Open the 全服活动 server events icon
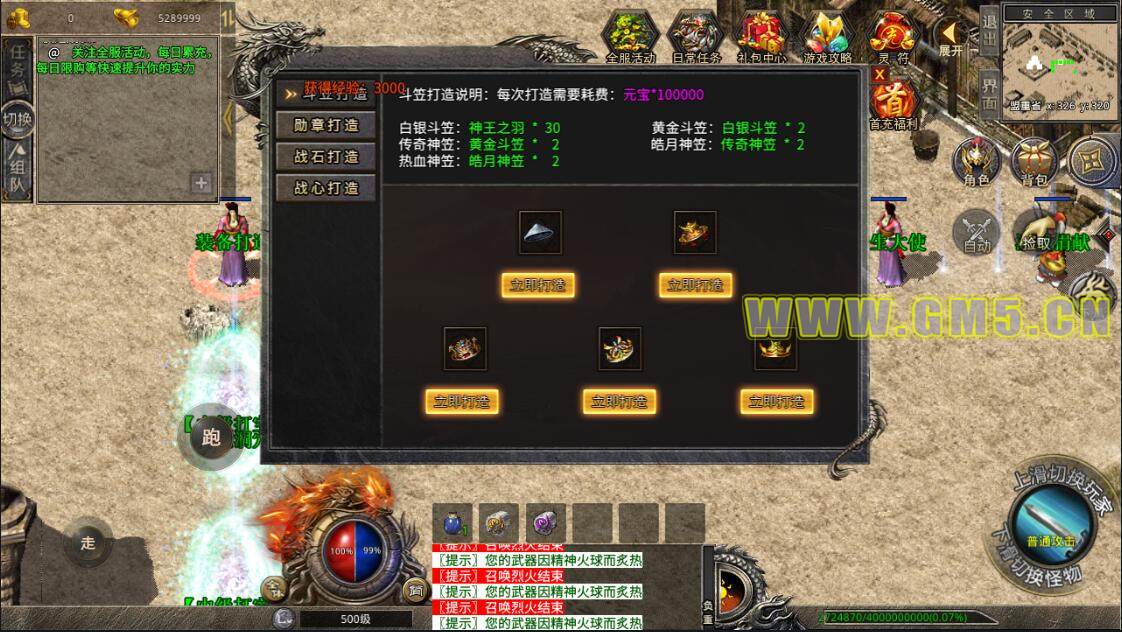This screenshot has width=1122, height=632. click(631, 37)
